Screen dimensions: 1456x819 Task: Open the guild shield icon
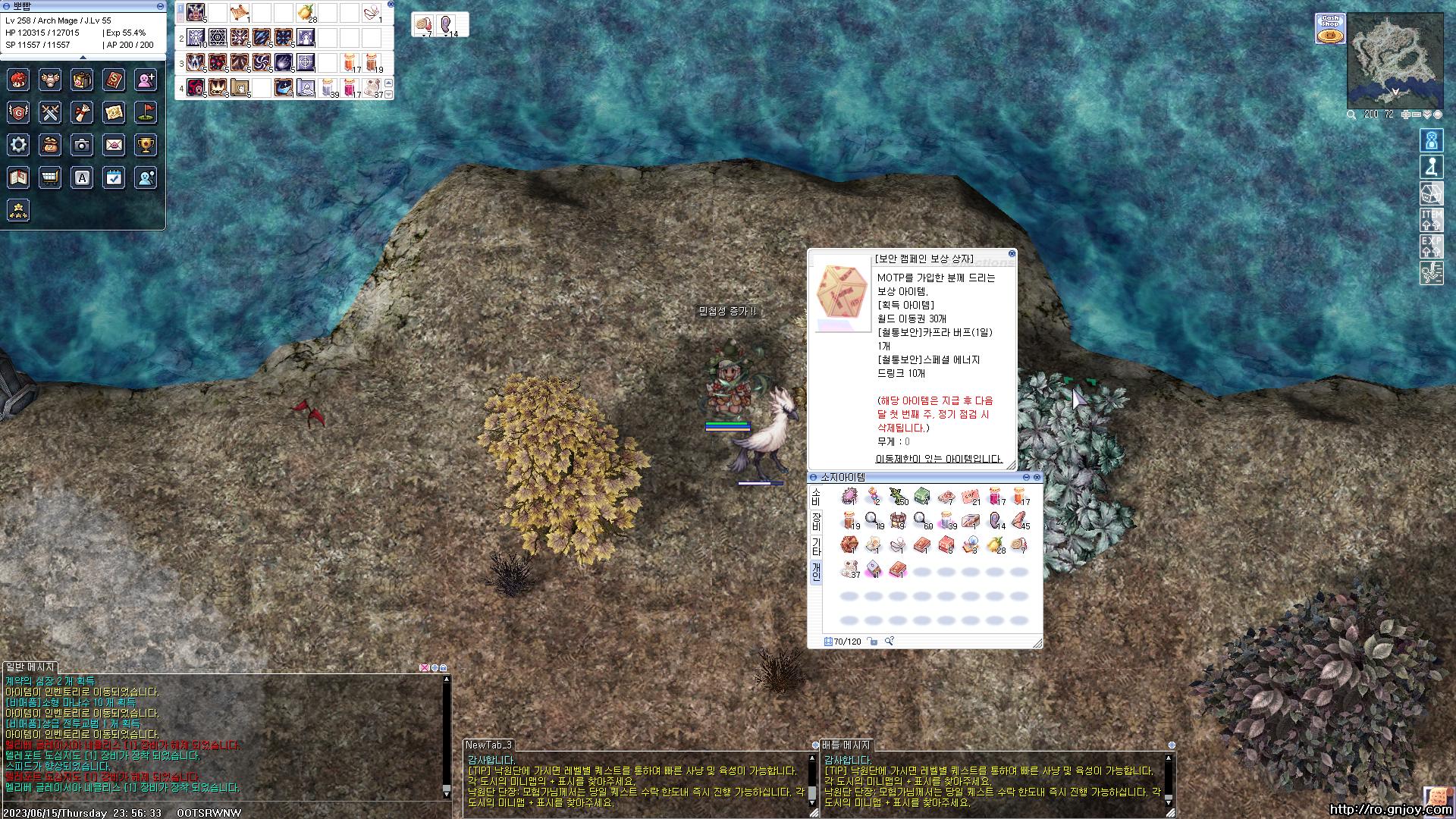18,112
